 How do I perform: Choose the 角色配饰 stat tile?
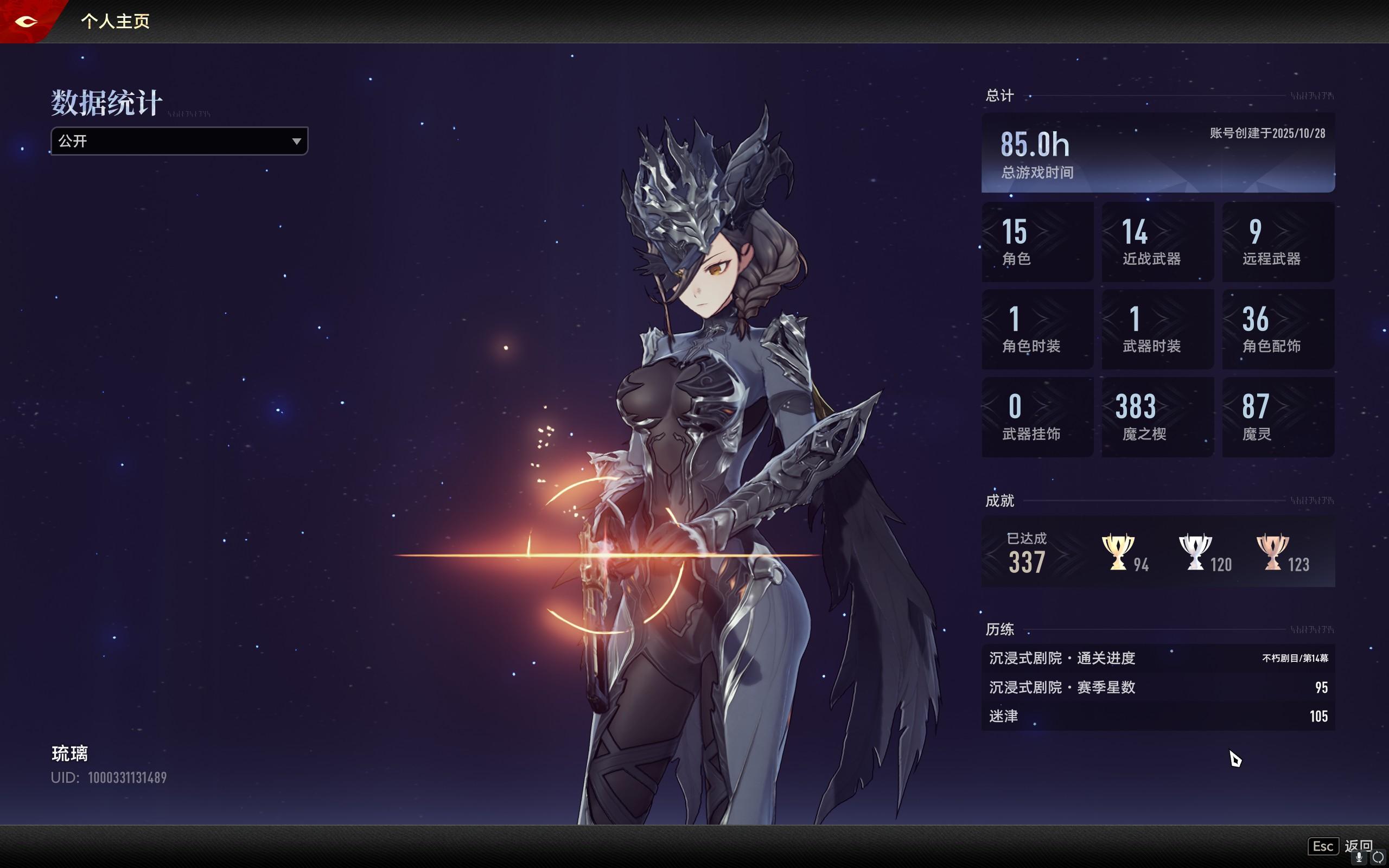click(x=1278, y=329)
